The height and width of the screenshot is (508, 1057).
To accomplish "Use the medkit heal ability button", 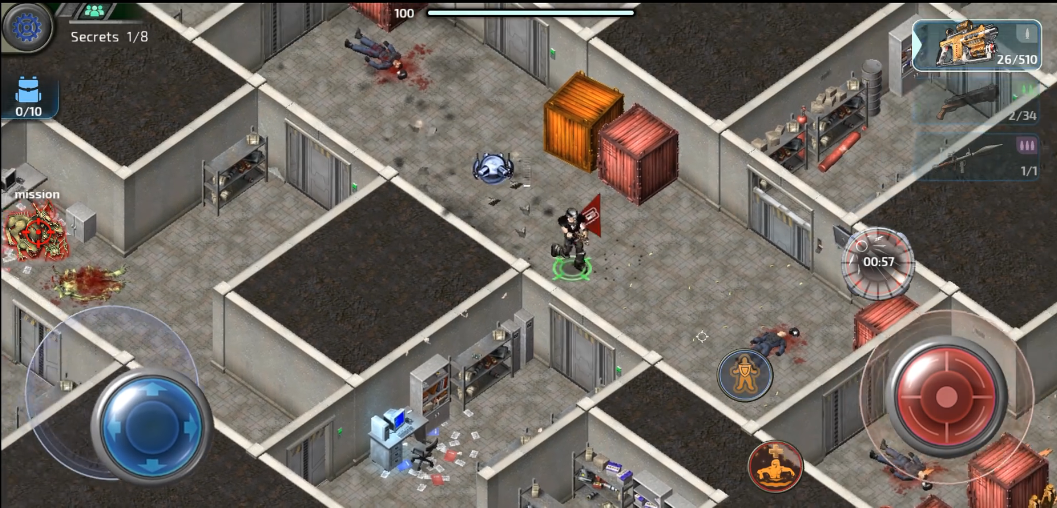I will pos(775,466).
